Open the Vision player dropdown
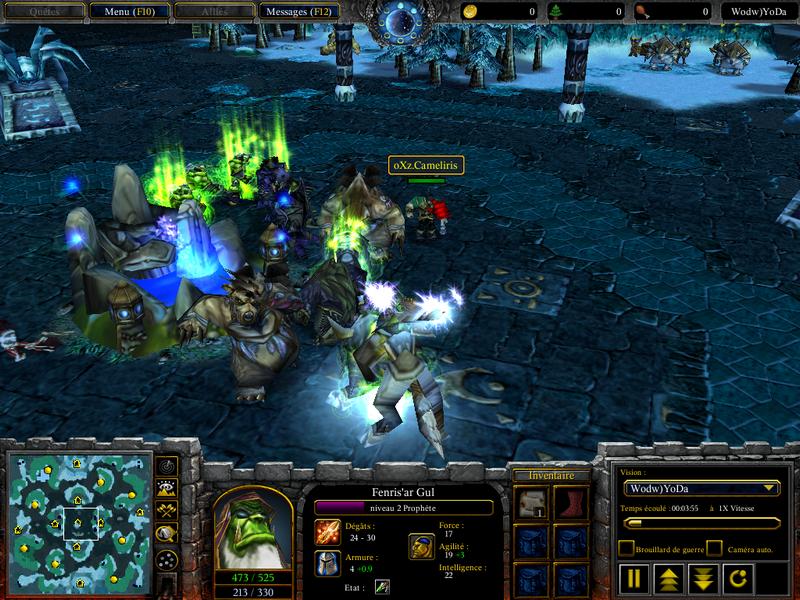Screen dimensions: 800x600 700,488
